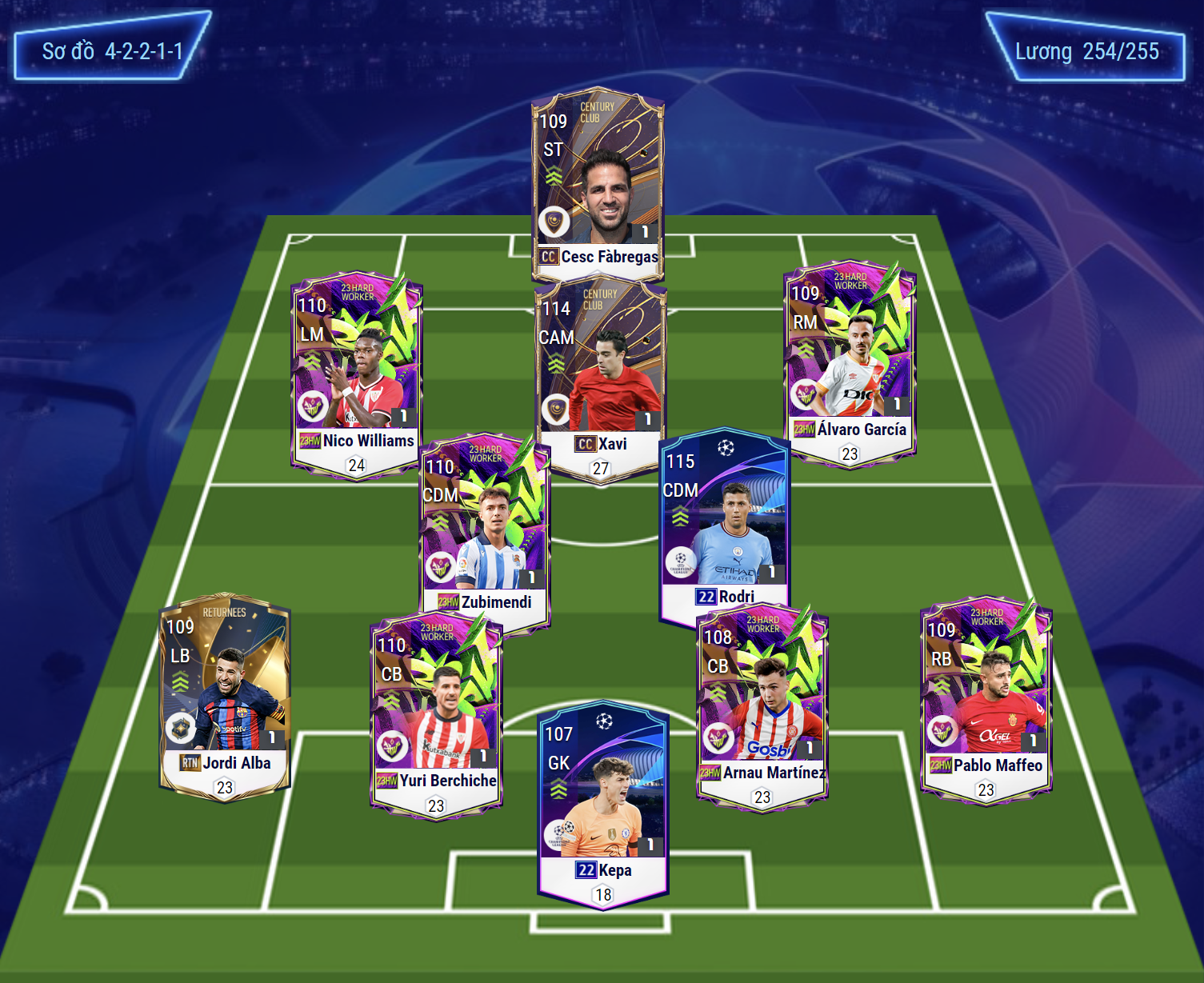Pick the Arnau Martínez CB card
Screen dimensions: 1204x983
click(x=762, y=704)
